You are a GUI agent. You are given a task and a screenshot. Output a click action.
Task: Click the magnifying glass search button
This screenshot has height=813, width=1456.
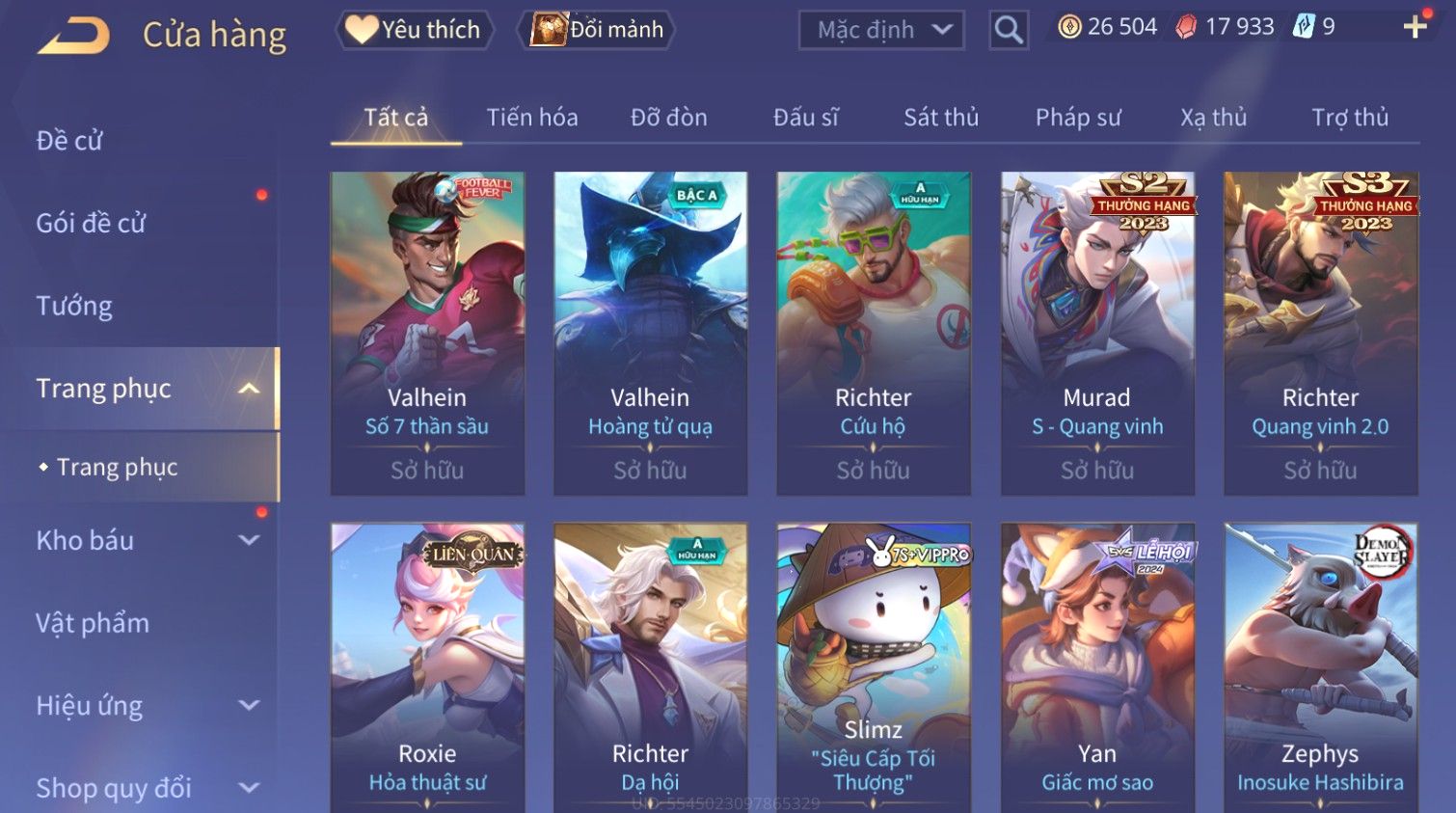[1009, 30]
